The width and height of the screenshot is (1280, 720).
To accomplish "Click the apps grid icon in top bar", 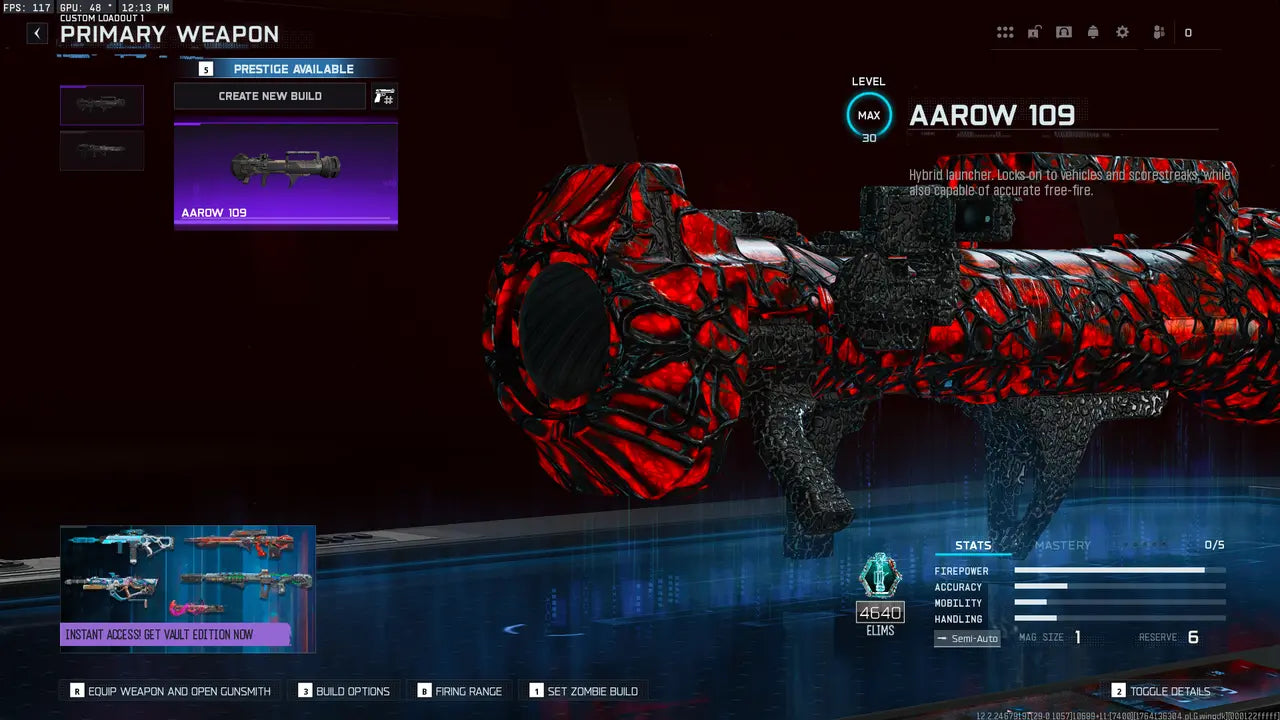I will [x=1005, y=31].
